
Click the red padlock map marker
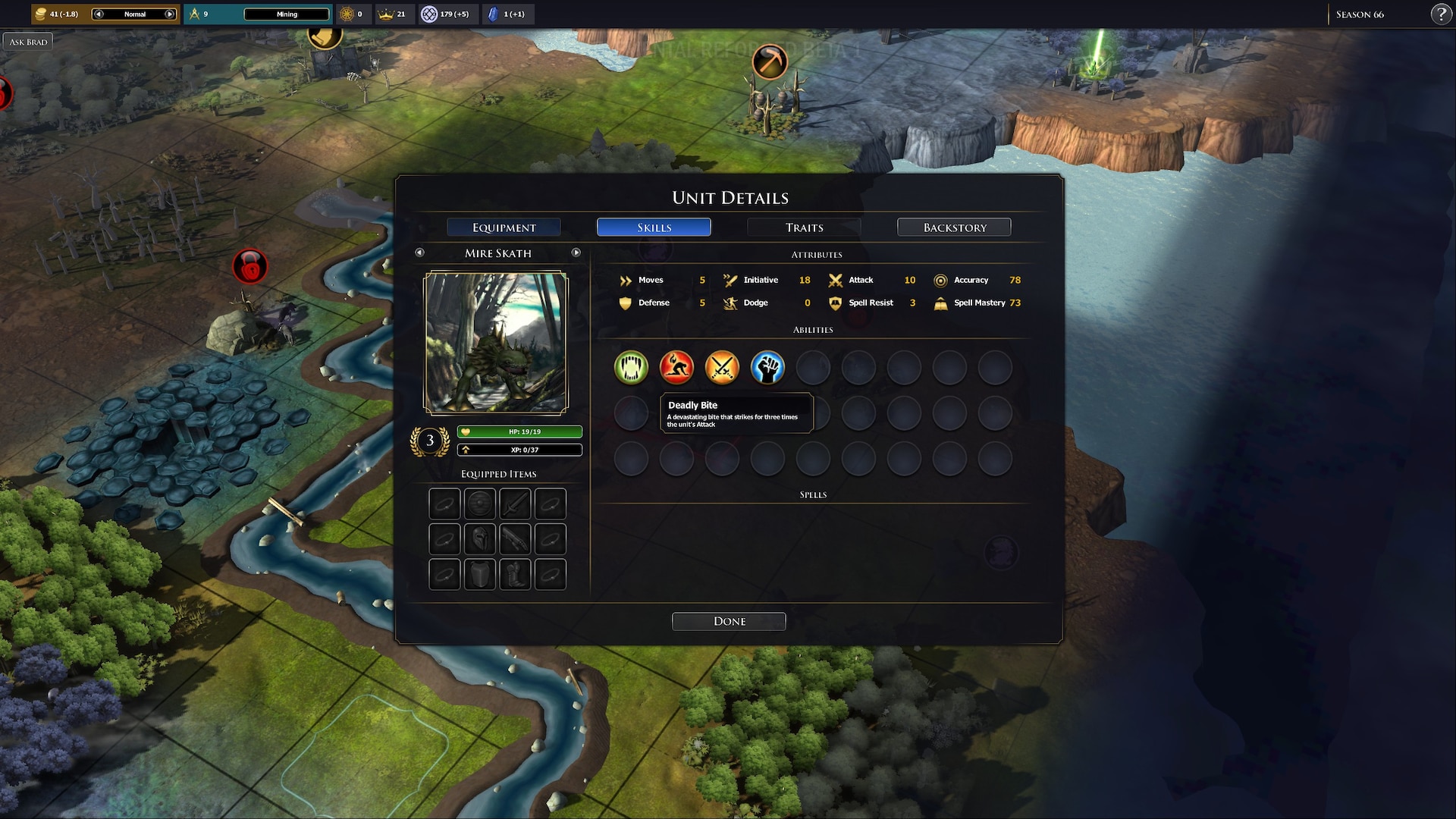(x=249, y=267)
